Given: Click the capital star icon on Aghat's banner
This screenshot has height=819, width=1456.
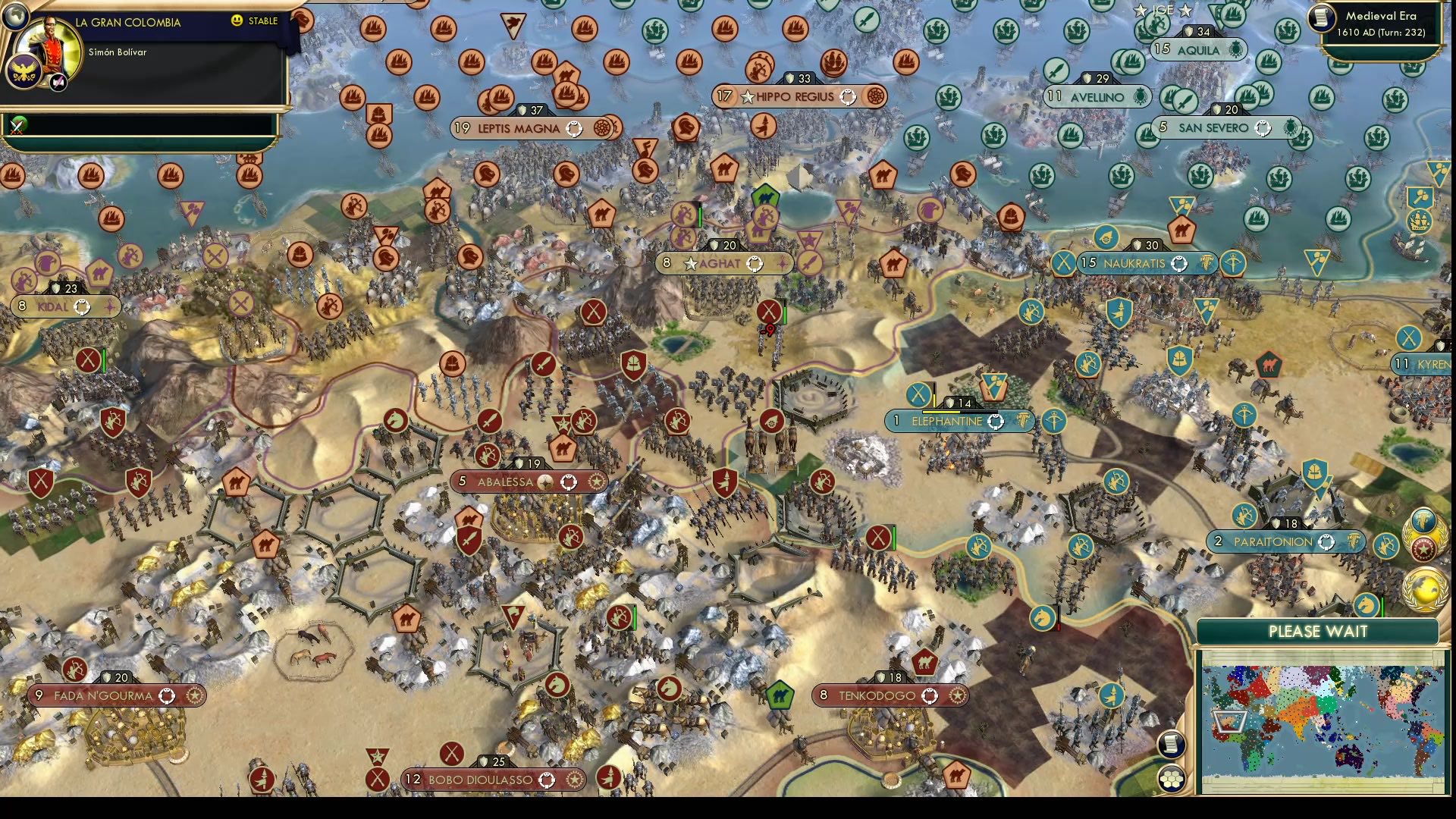Looking at the screenshot, I should (x=691, y=265).
